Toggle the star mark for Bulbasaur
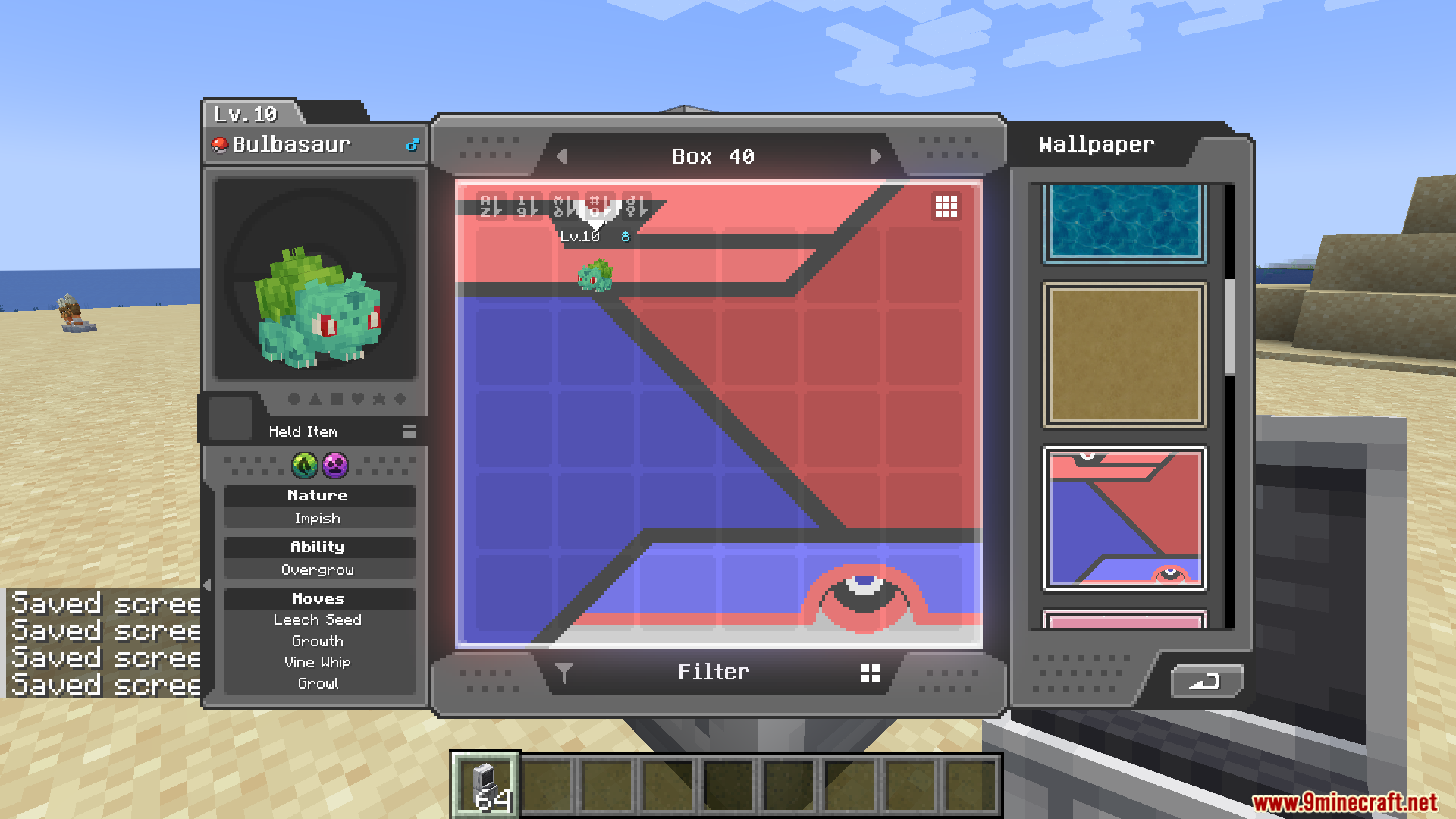Viewport: 1456px width, 819px height. point(380,400)
